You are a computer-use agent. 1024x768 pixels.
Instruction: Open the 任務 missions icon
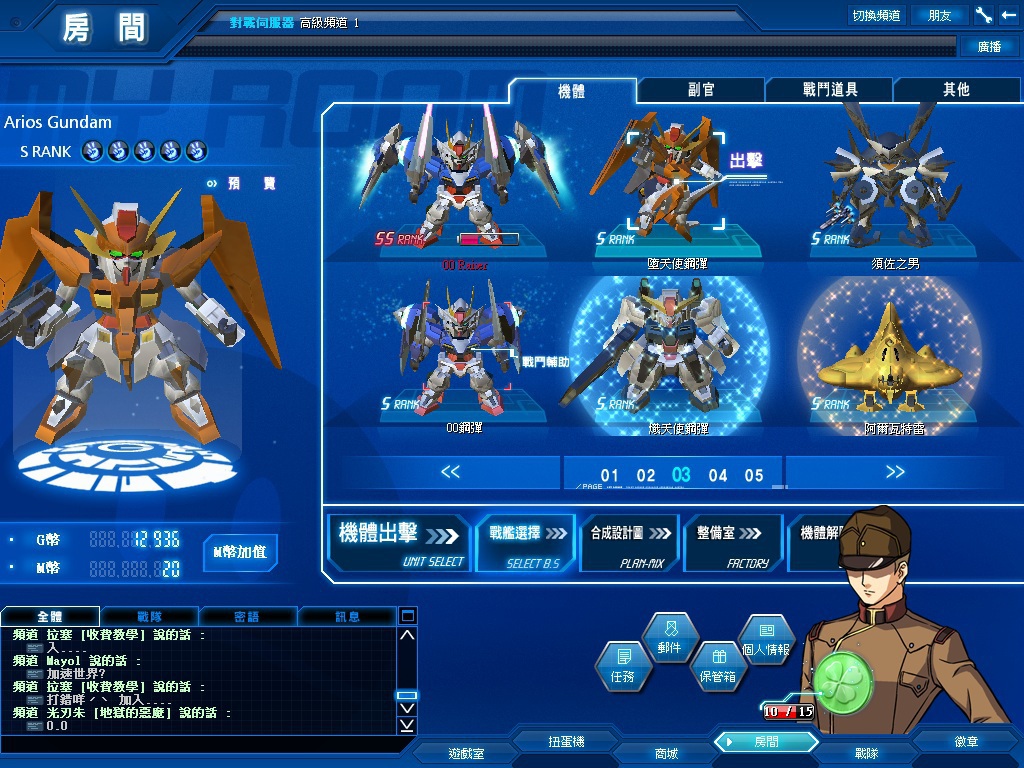pos(623,666)
